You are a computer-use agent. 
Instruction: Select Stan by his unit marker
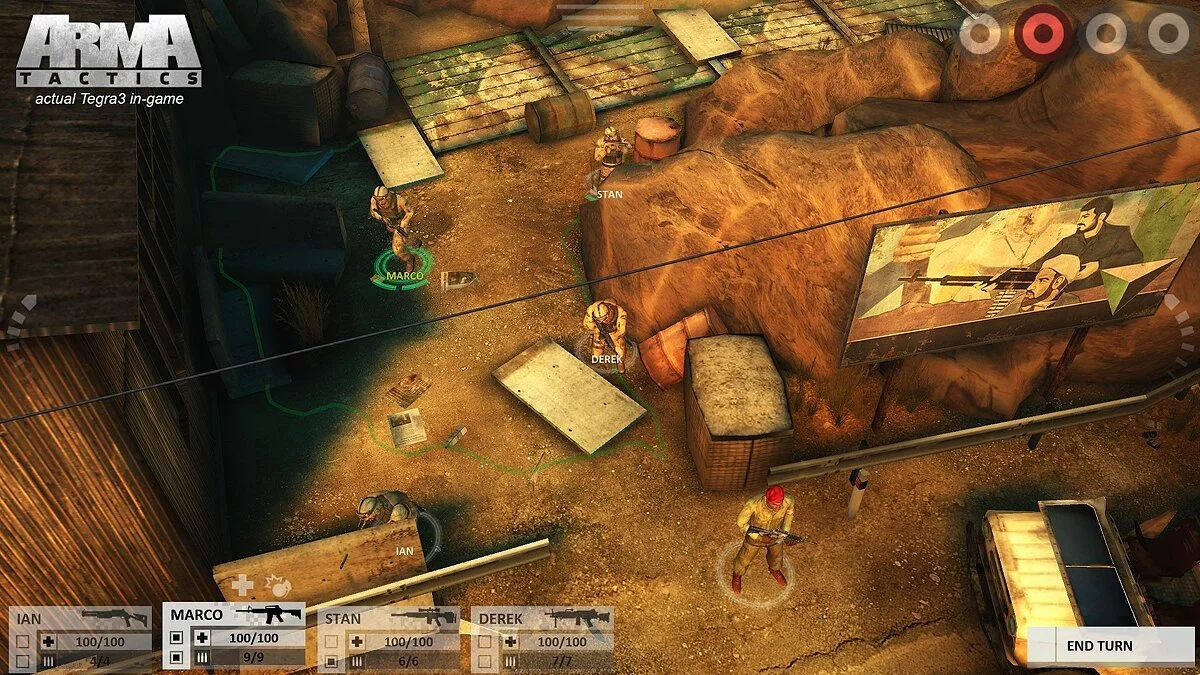click(608, 194)
